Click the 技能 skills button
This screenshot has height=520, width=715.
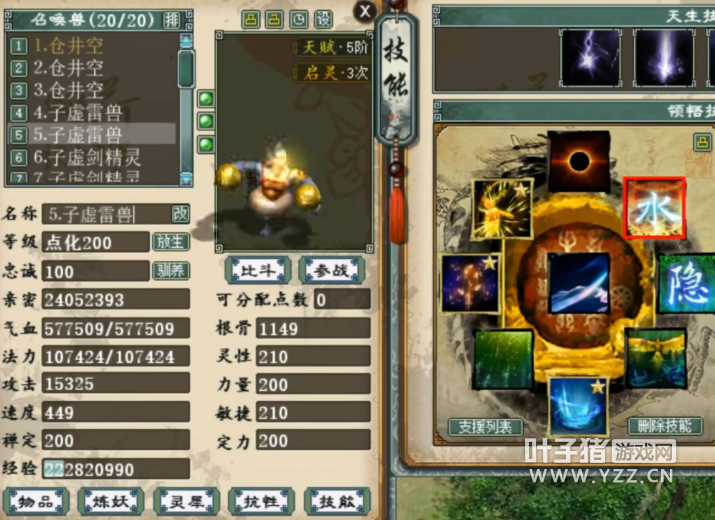[x=337, y=501]
